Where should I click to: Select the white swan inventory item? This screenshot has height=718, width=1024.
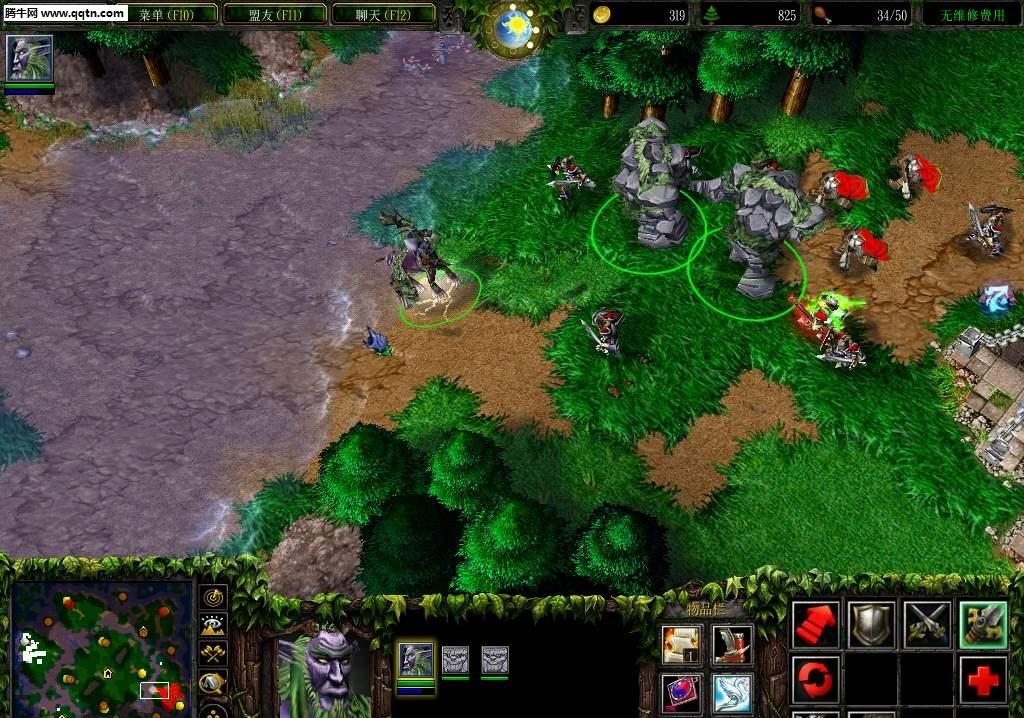[x=733, y=693]
